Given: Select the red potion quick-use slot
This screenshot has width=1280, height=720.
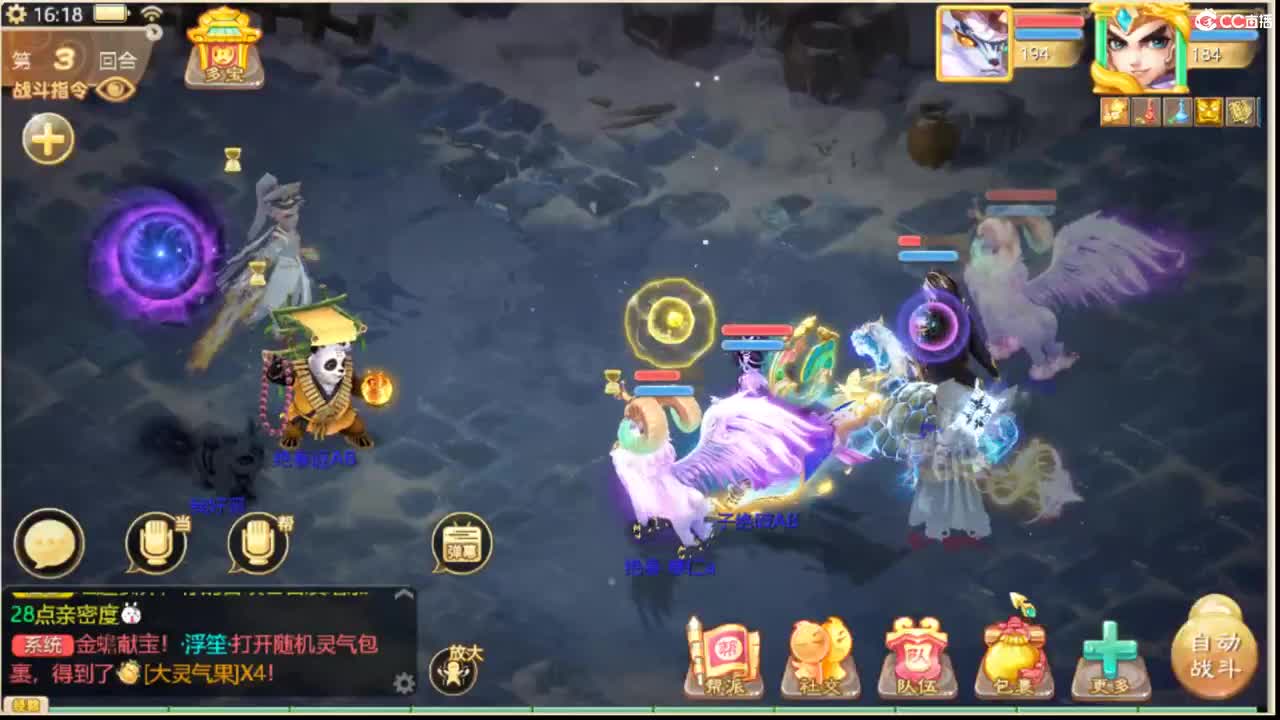Looking at the screenshot, I should (1148, 112).
